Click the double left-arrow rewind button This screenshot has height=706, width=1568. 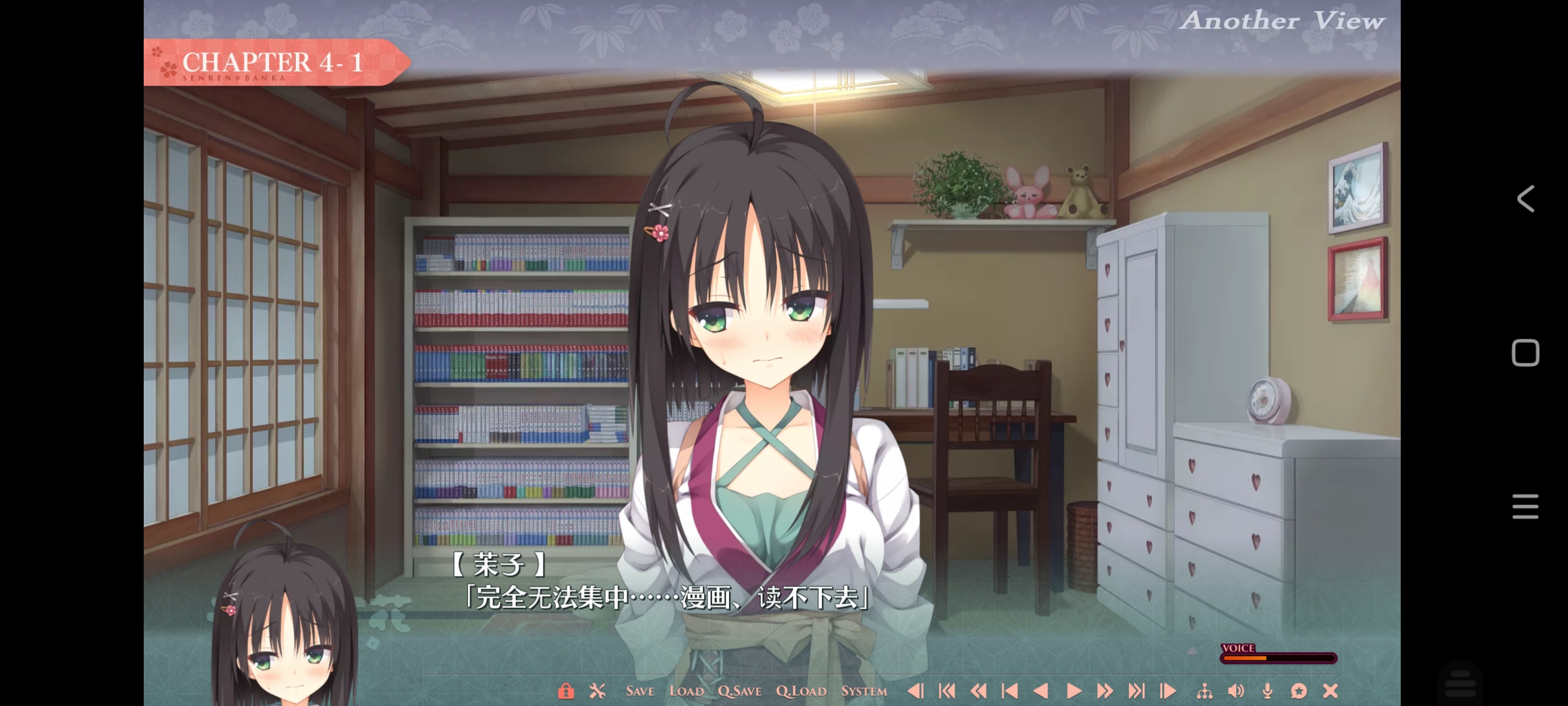coord(978,691)
